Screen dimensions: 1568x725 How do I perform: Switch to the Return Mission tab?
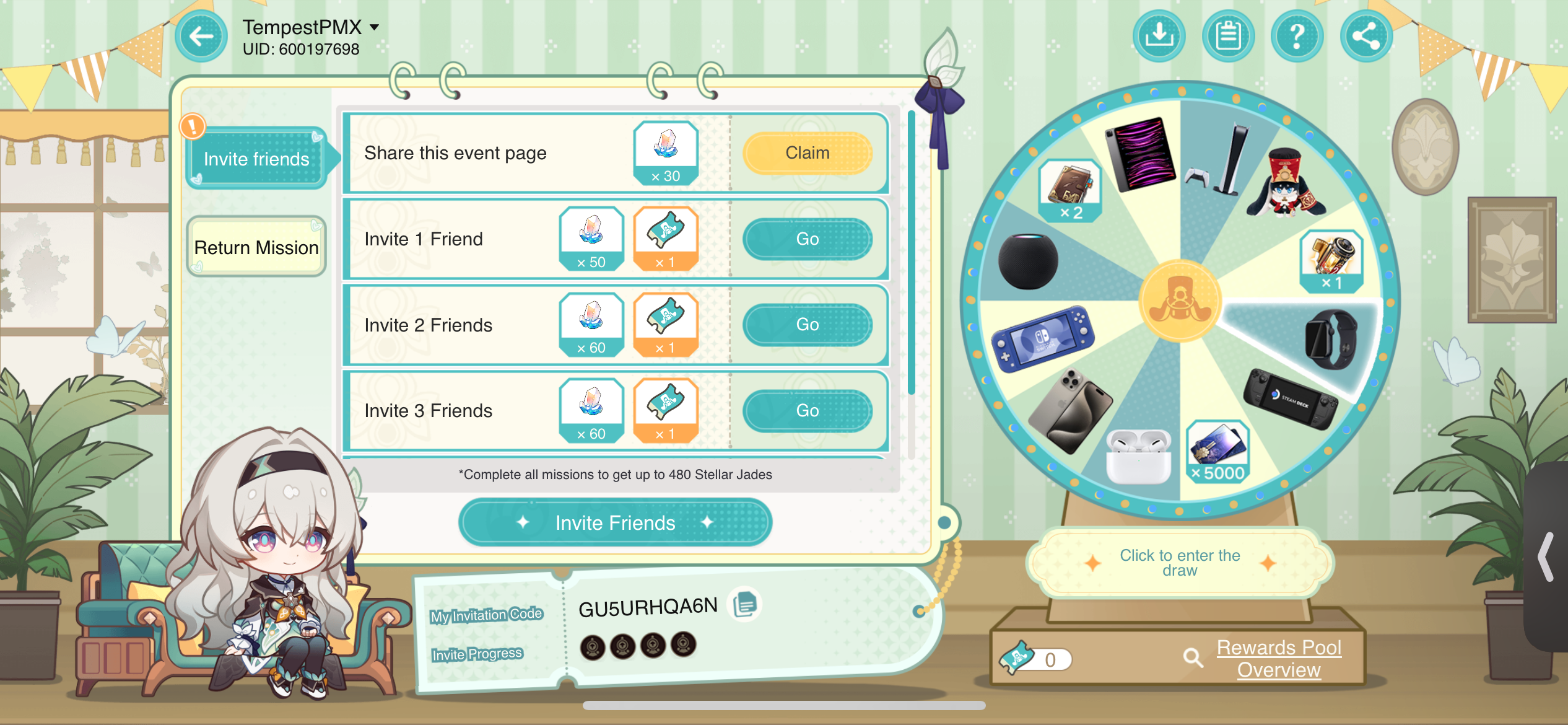point(255,247)
